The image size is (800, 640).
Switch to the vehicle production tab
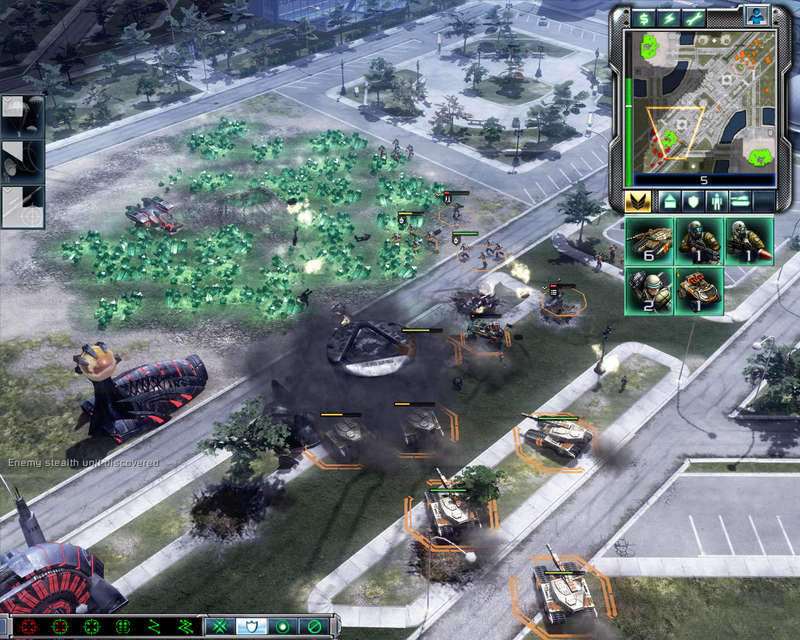pos(741,201)
